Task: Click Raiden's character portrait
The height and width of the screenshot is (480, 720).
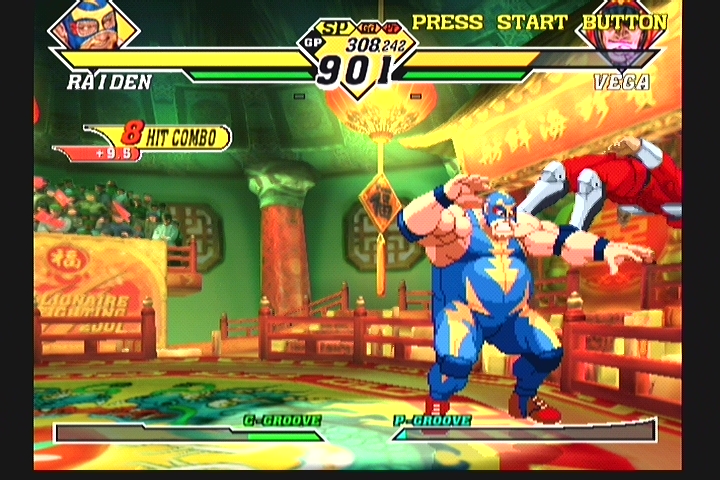Action: pos(93,27)
